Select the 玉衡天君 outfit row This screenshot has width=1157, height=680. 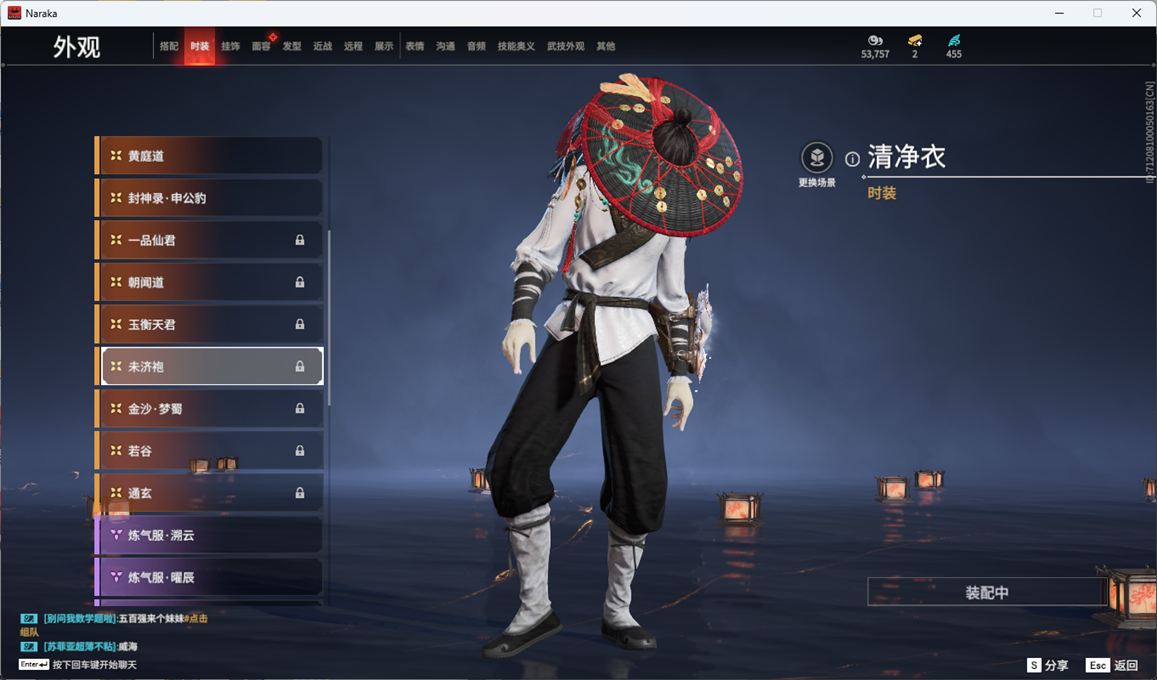click(210, 324)
